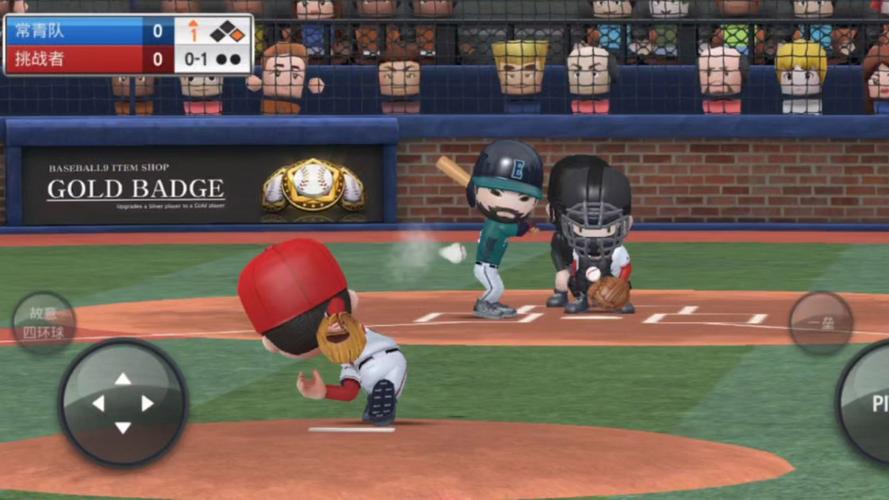Click the up arrow on the directional pad

tap(122, 379)
